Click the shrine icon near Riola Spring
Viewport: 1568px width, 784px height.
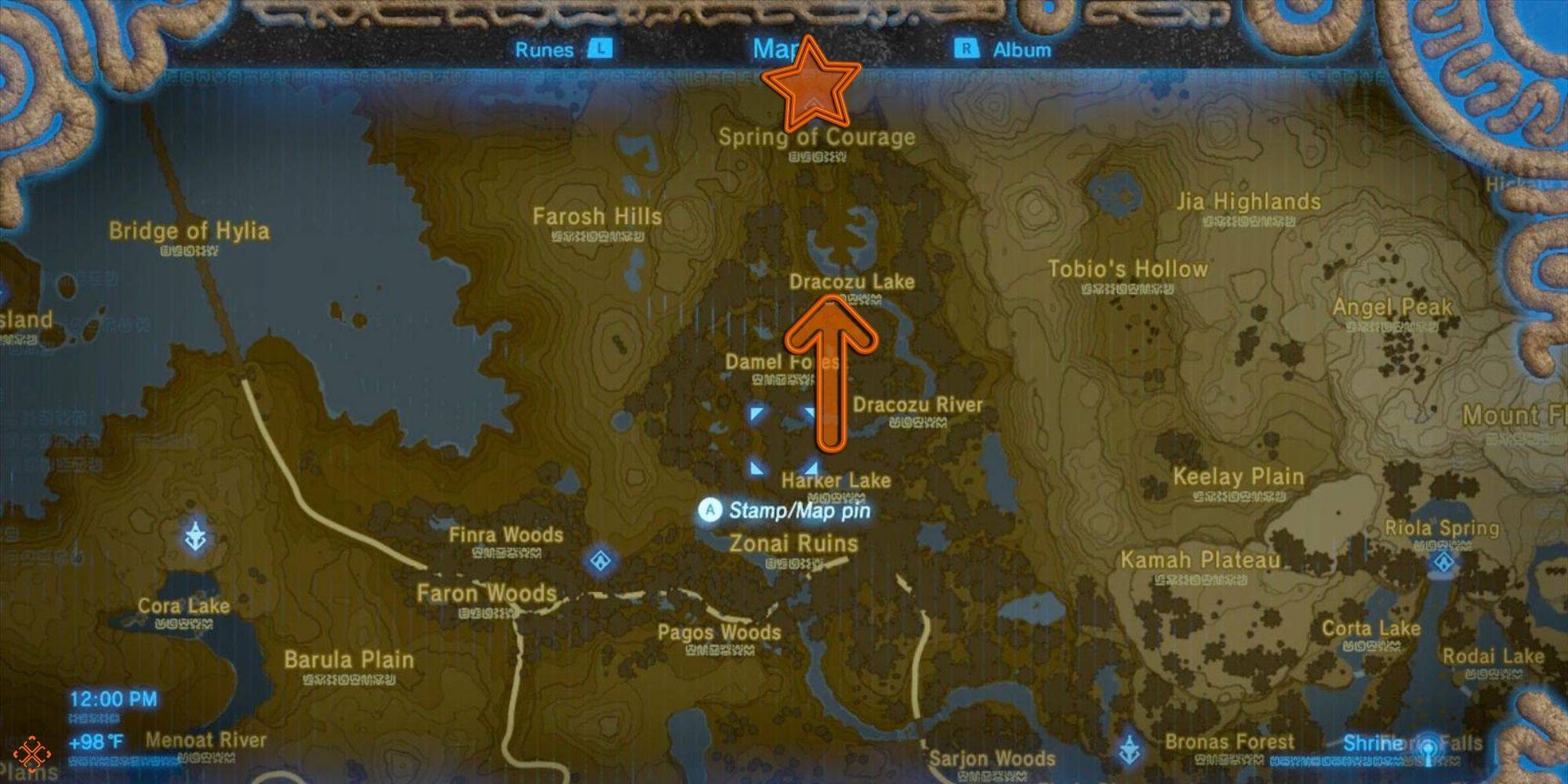[1444, 562]
